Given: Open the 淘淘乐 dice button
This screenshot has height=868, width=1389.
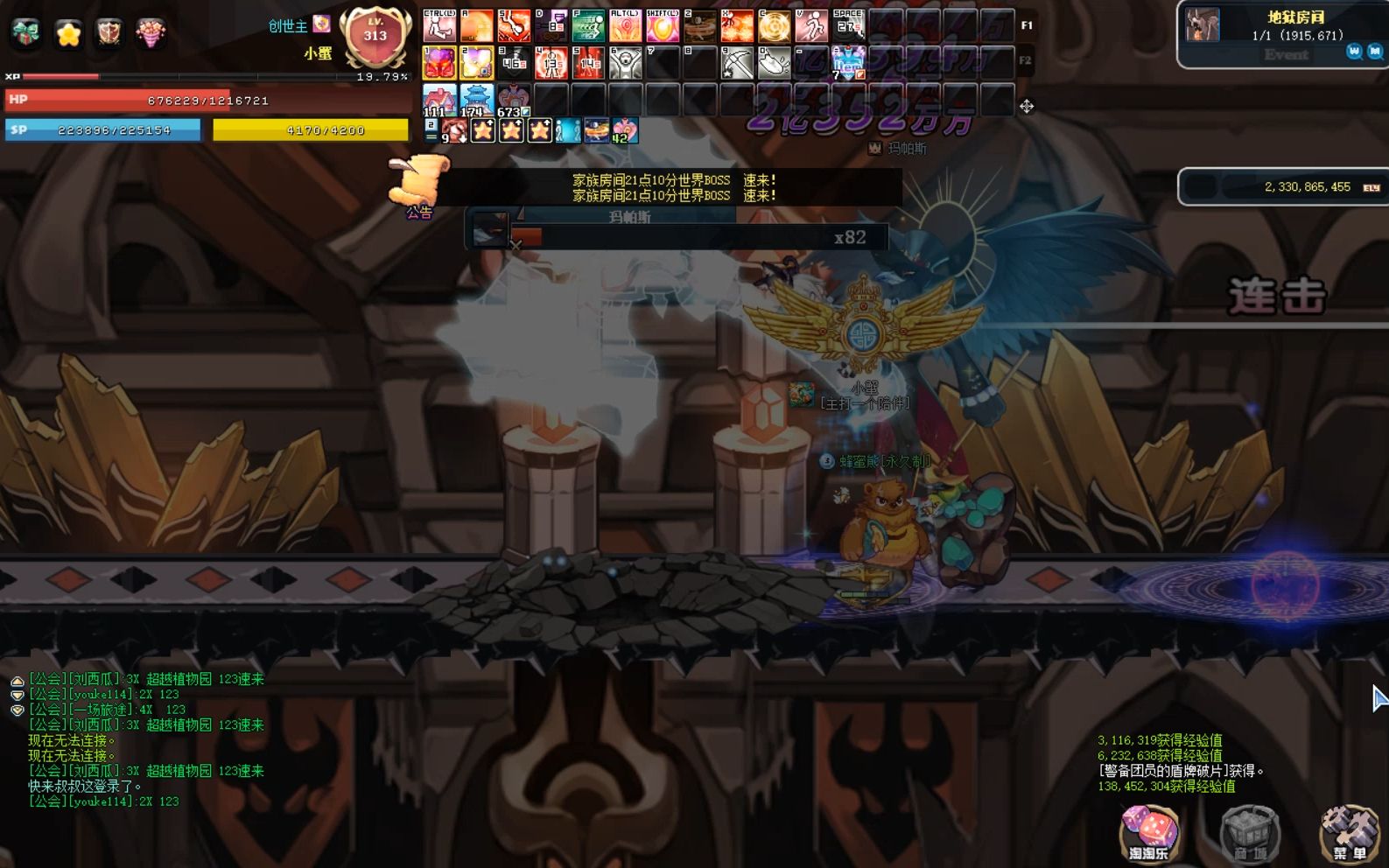Looking at the screenshot, I should [1148, 832].
